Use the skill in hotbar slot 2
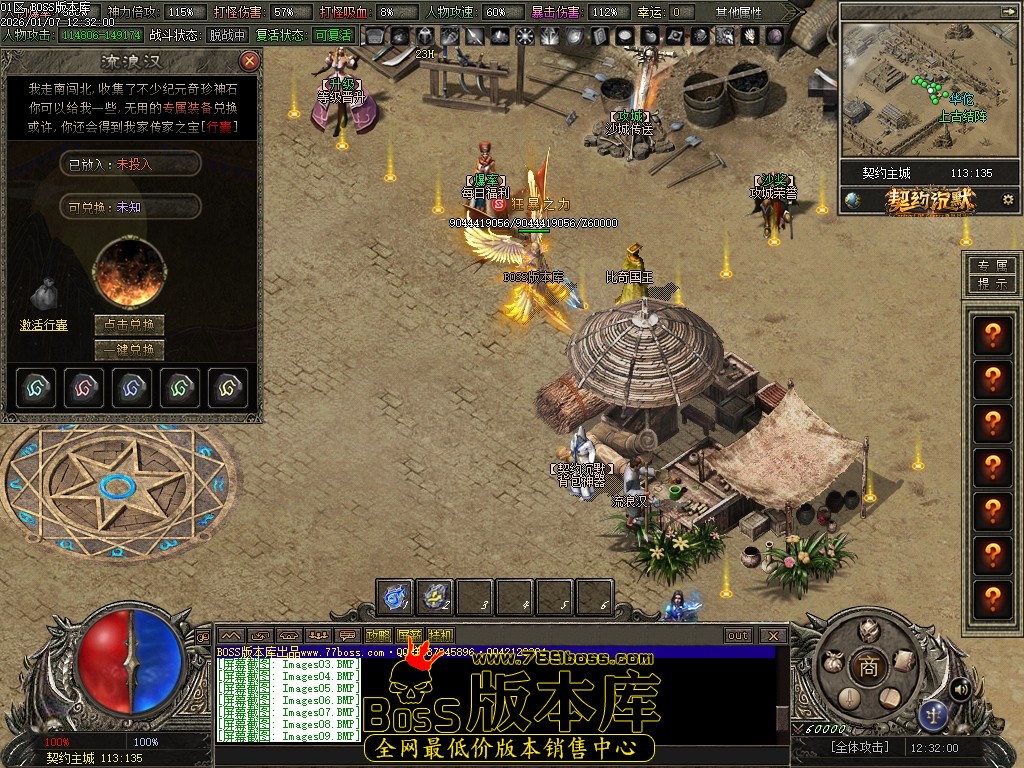The width and height of the screenshot is (1024, 768). point(435,597)
